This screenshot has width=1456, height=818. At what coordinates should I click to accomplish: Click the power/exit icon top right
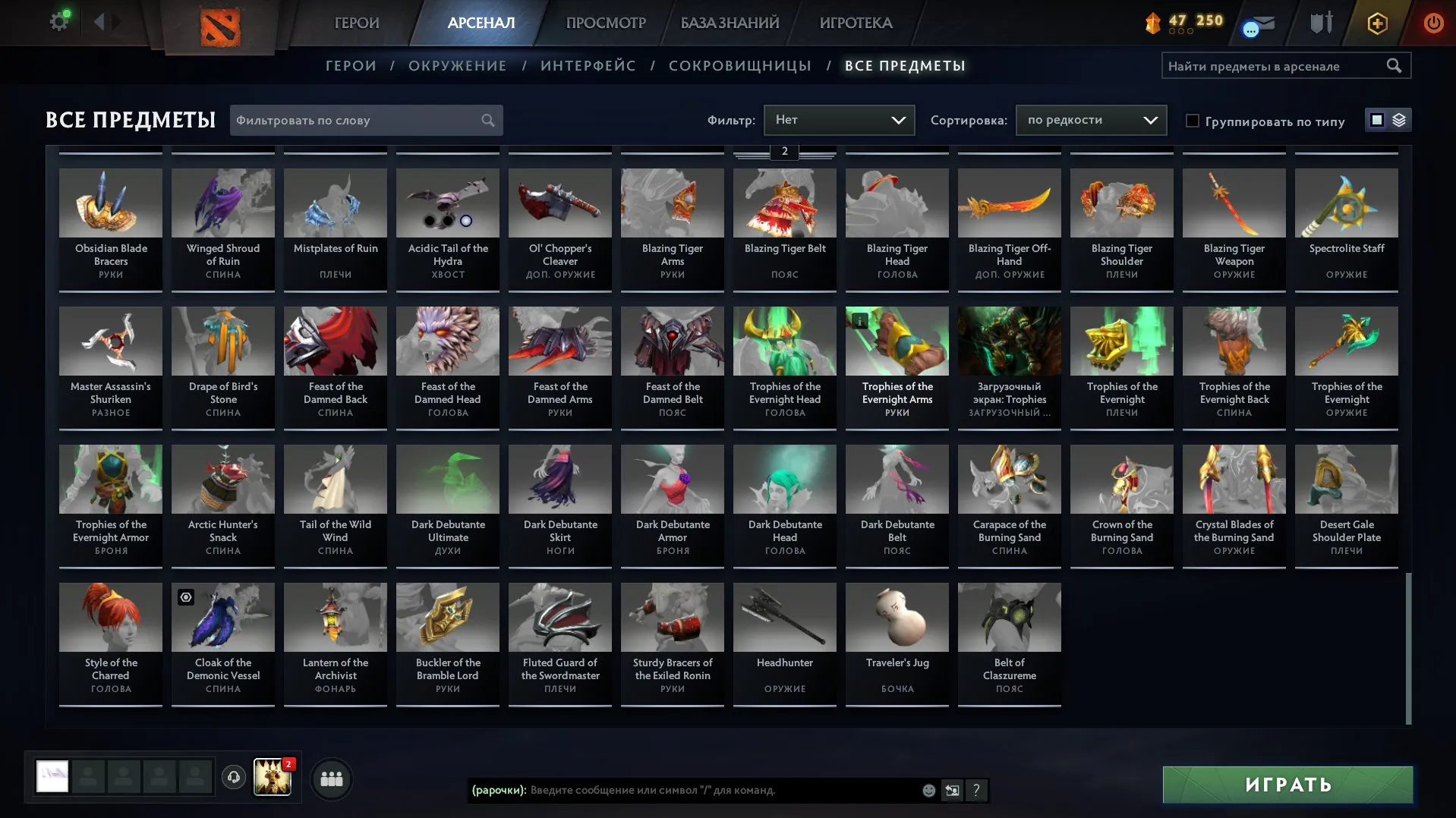pos(1433,23)
